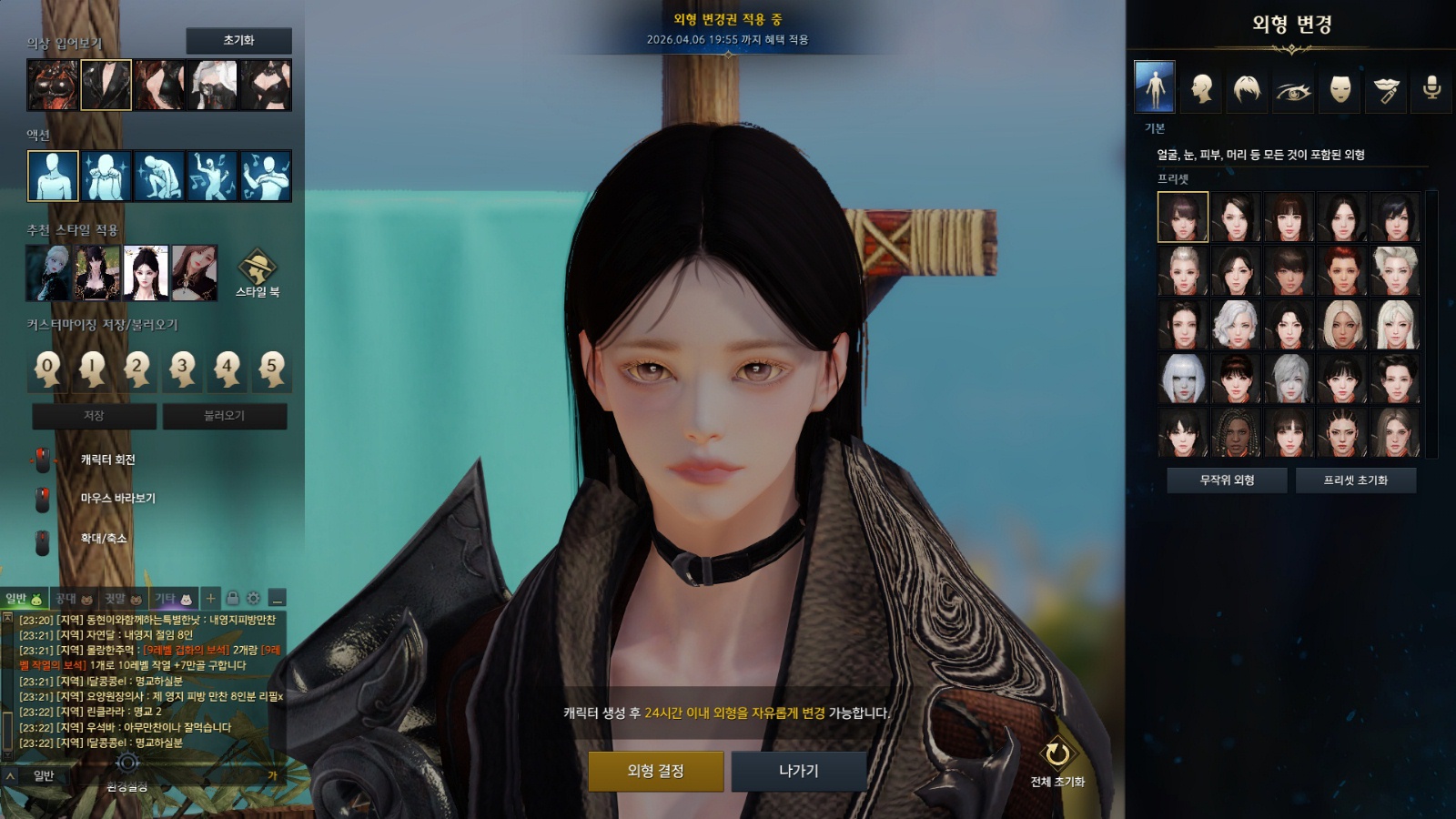Open the eye customization tab
This screenshot has height=819, width=1456.
[x=1293, y=89]
